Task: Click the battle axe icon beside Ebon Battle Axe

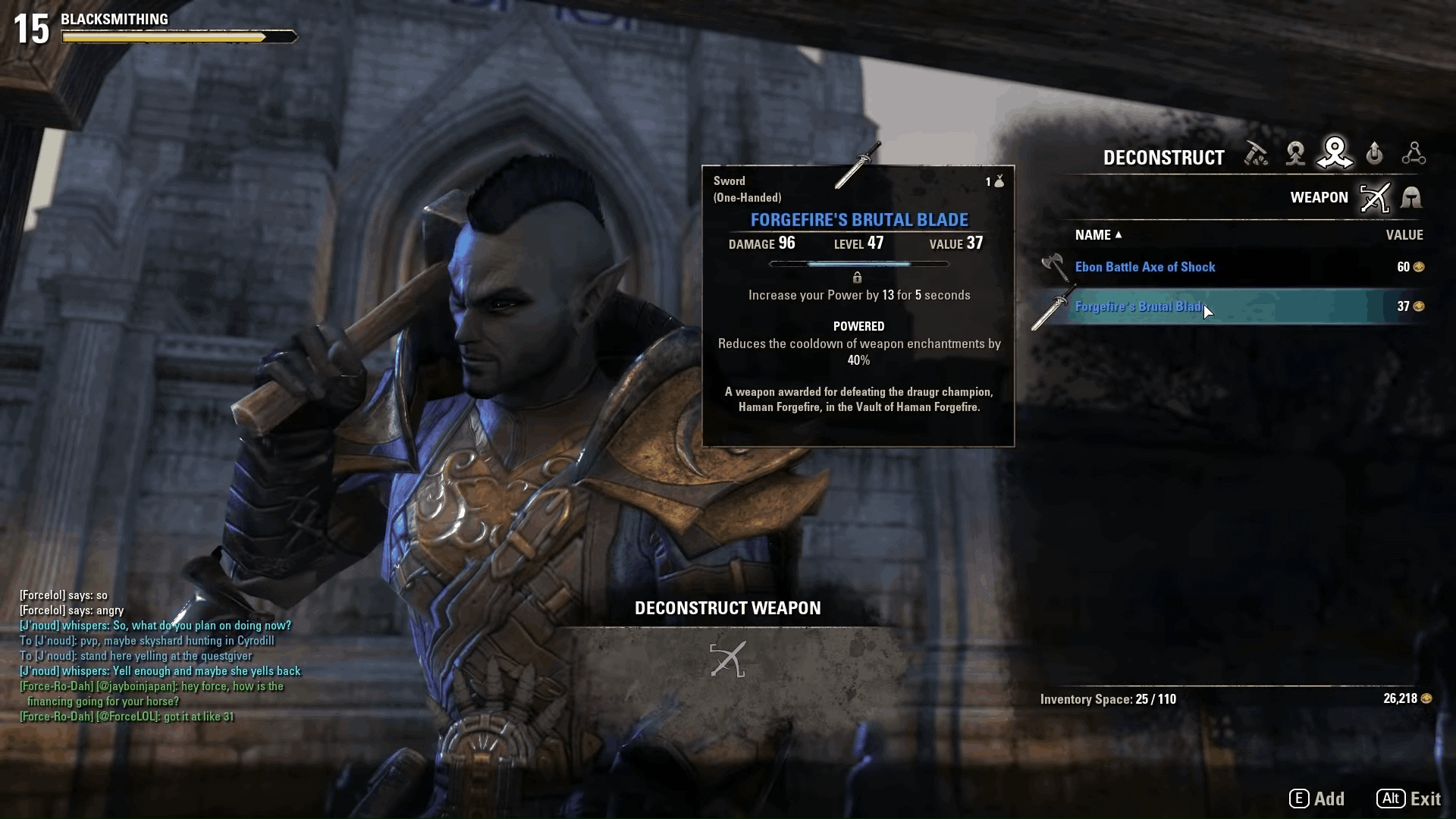Action: (1054, 266)
